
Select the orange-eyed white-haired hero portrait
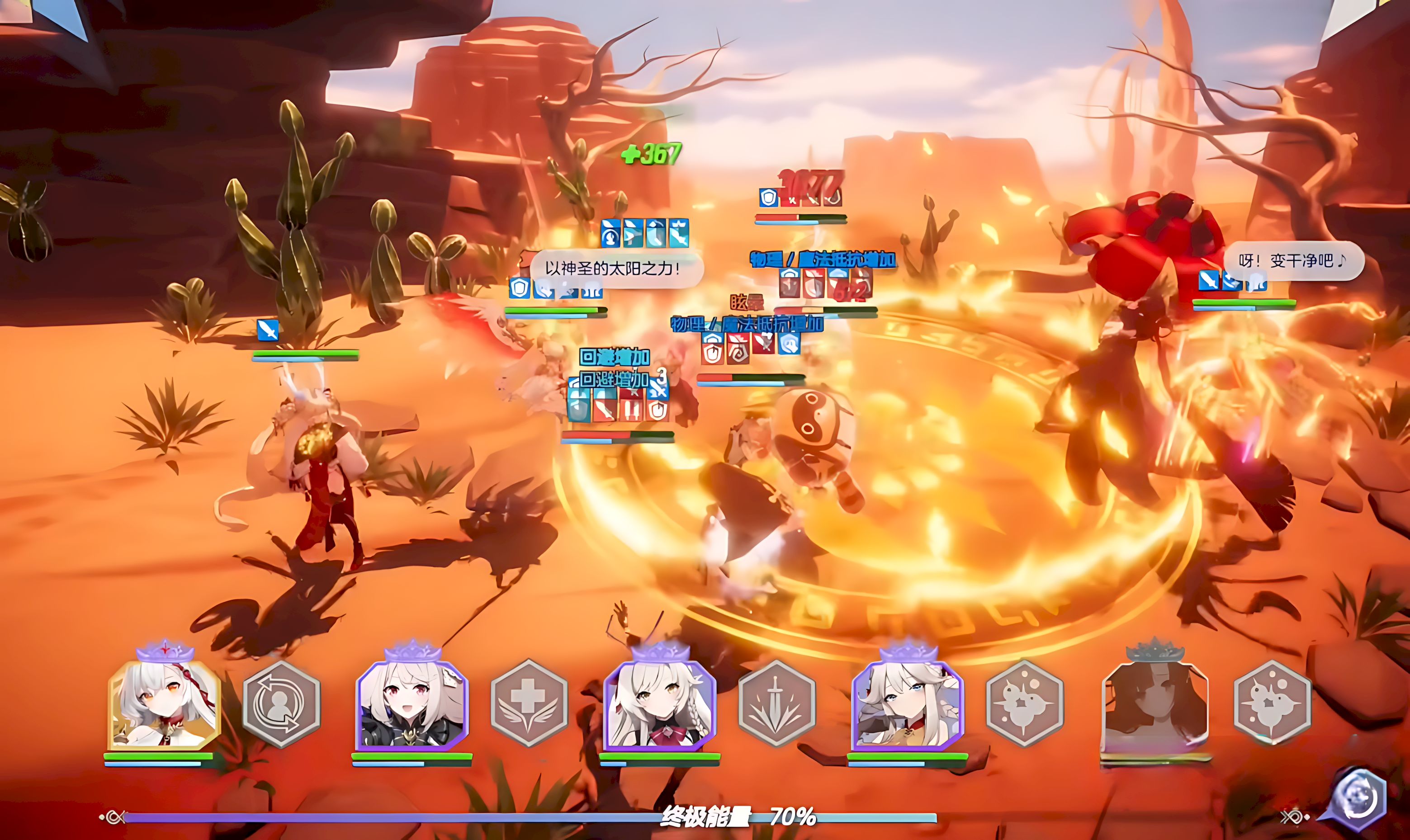coord(164,705)
